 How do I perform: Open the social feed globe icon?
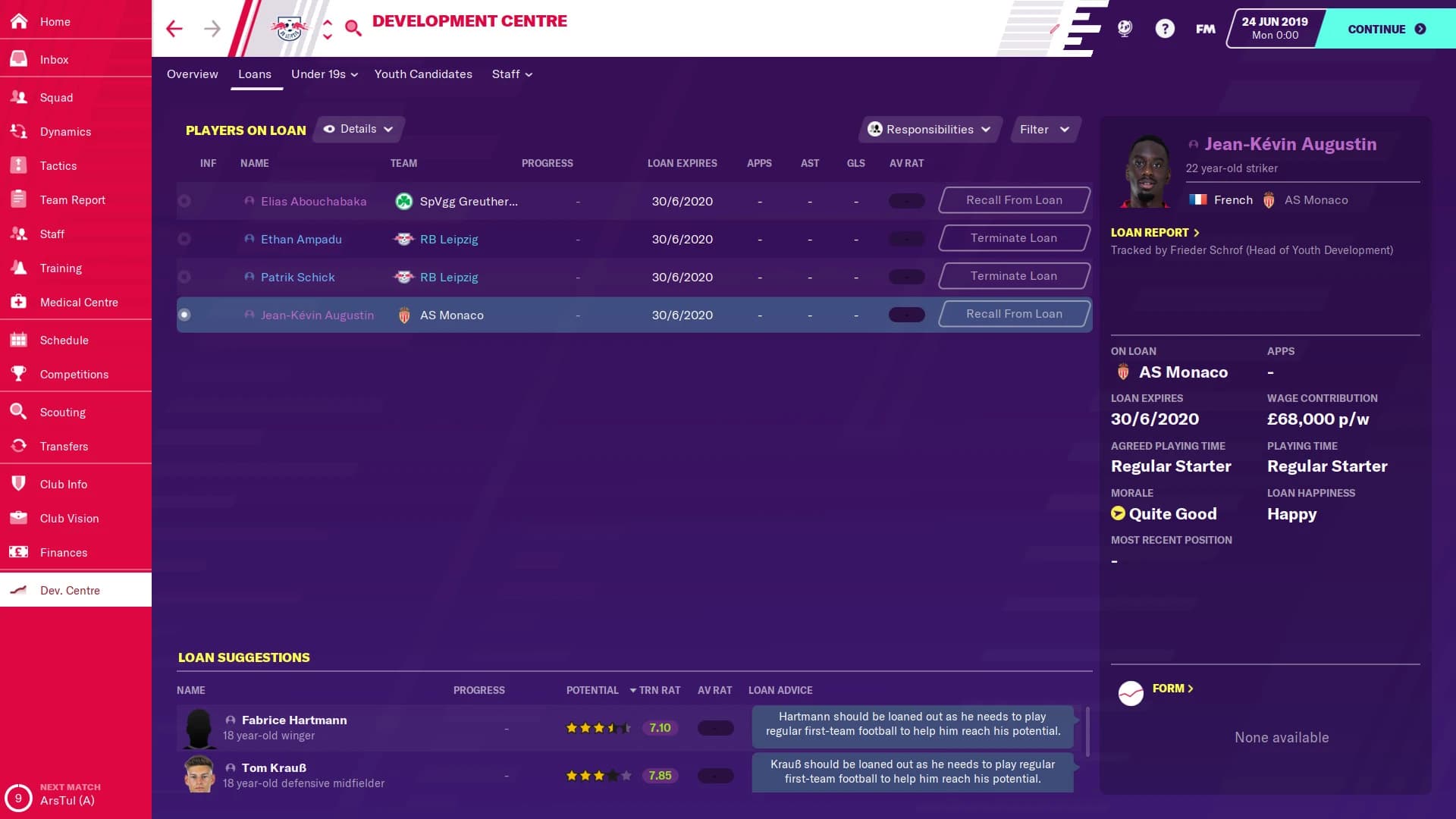click(1125, 28)
